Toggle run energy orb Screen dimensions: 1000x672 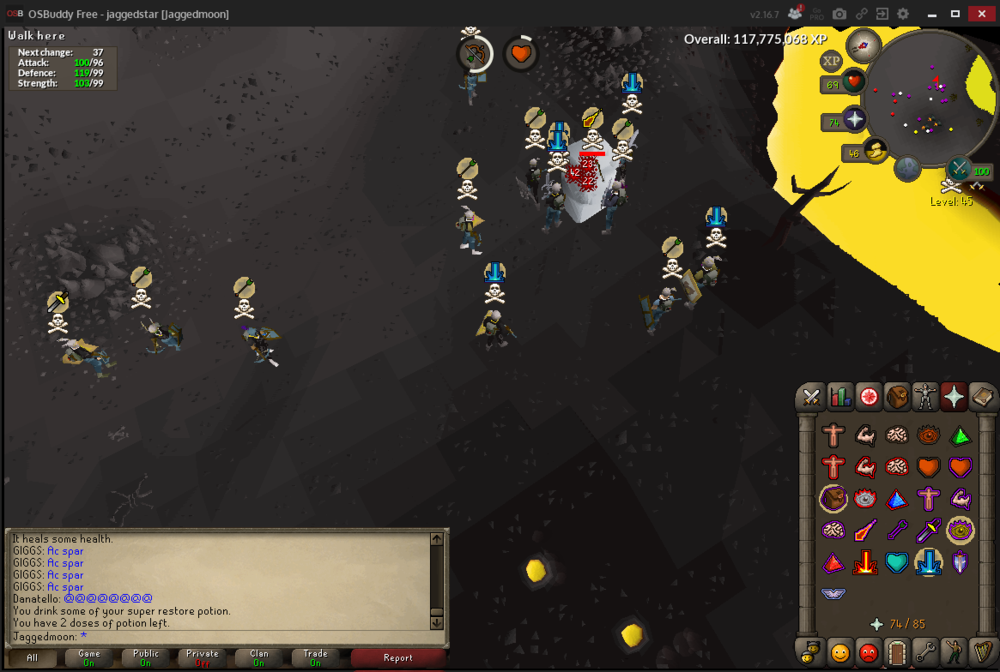click(x=877, y=151)
